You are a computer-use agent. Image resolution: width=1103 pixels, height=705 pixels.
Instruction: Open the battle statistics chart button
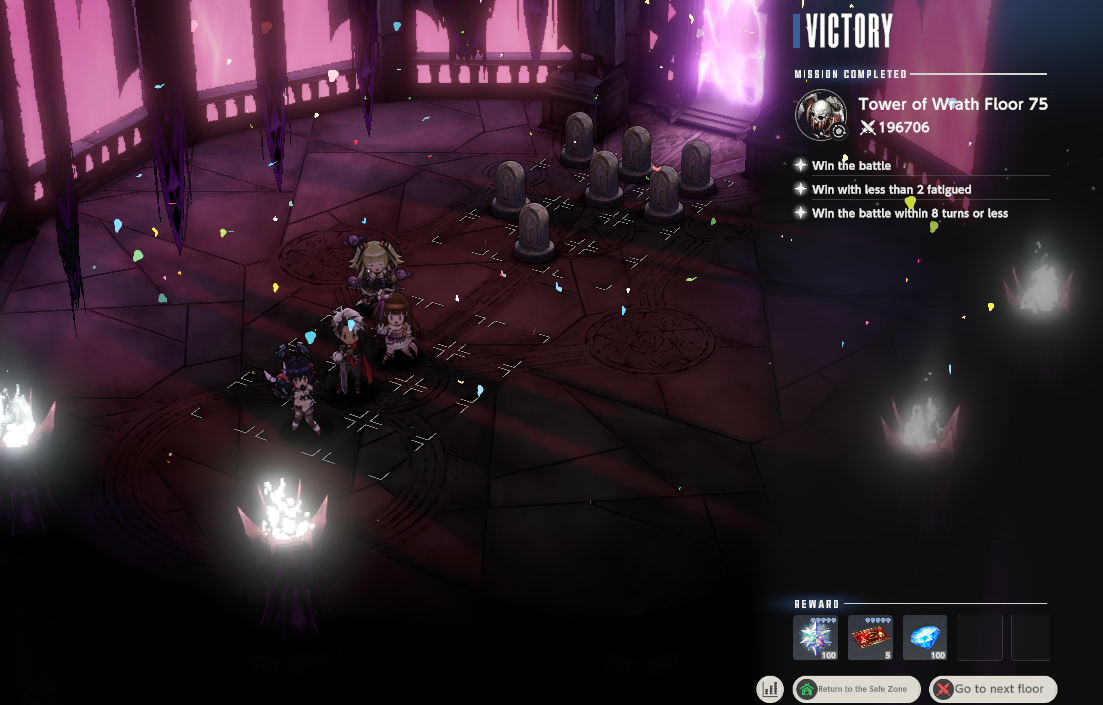770,688
